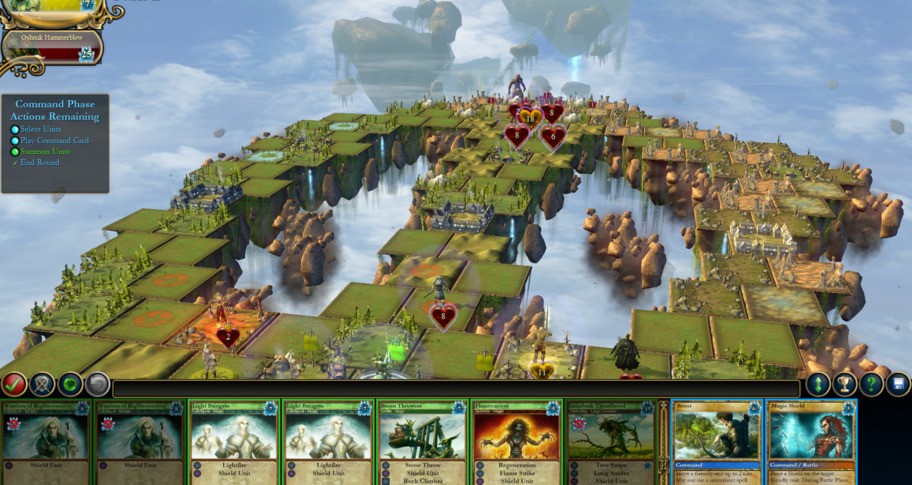Click the grey undo arrow button
912x485 pixels.
(x=97, y=383)
